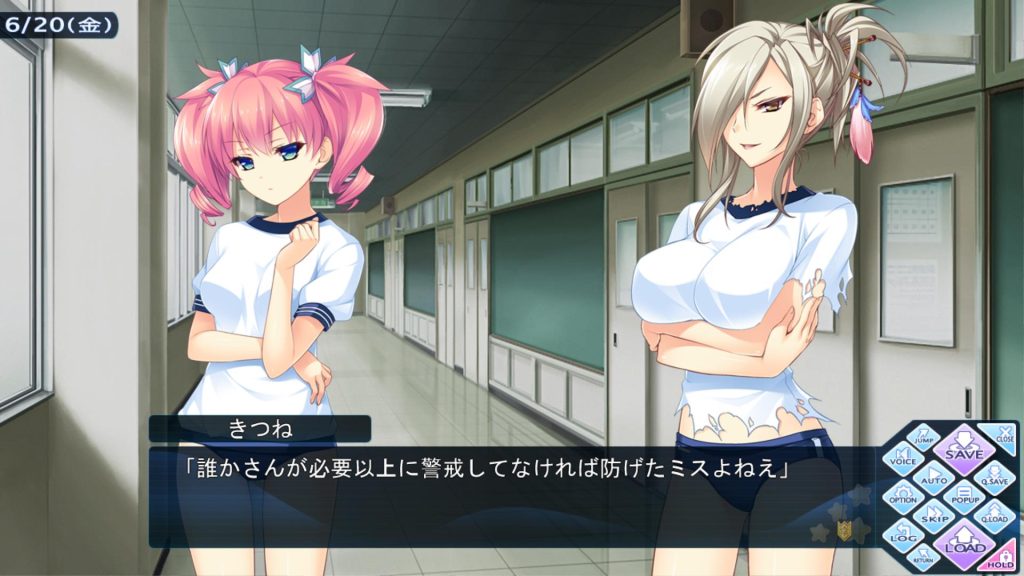Screen dimensions: 1024x576
Task: Show the dialogue LOG
Action: tap(904, 535)
